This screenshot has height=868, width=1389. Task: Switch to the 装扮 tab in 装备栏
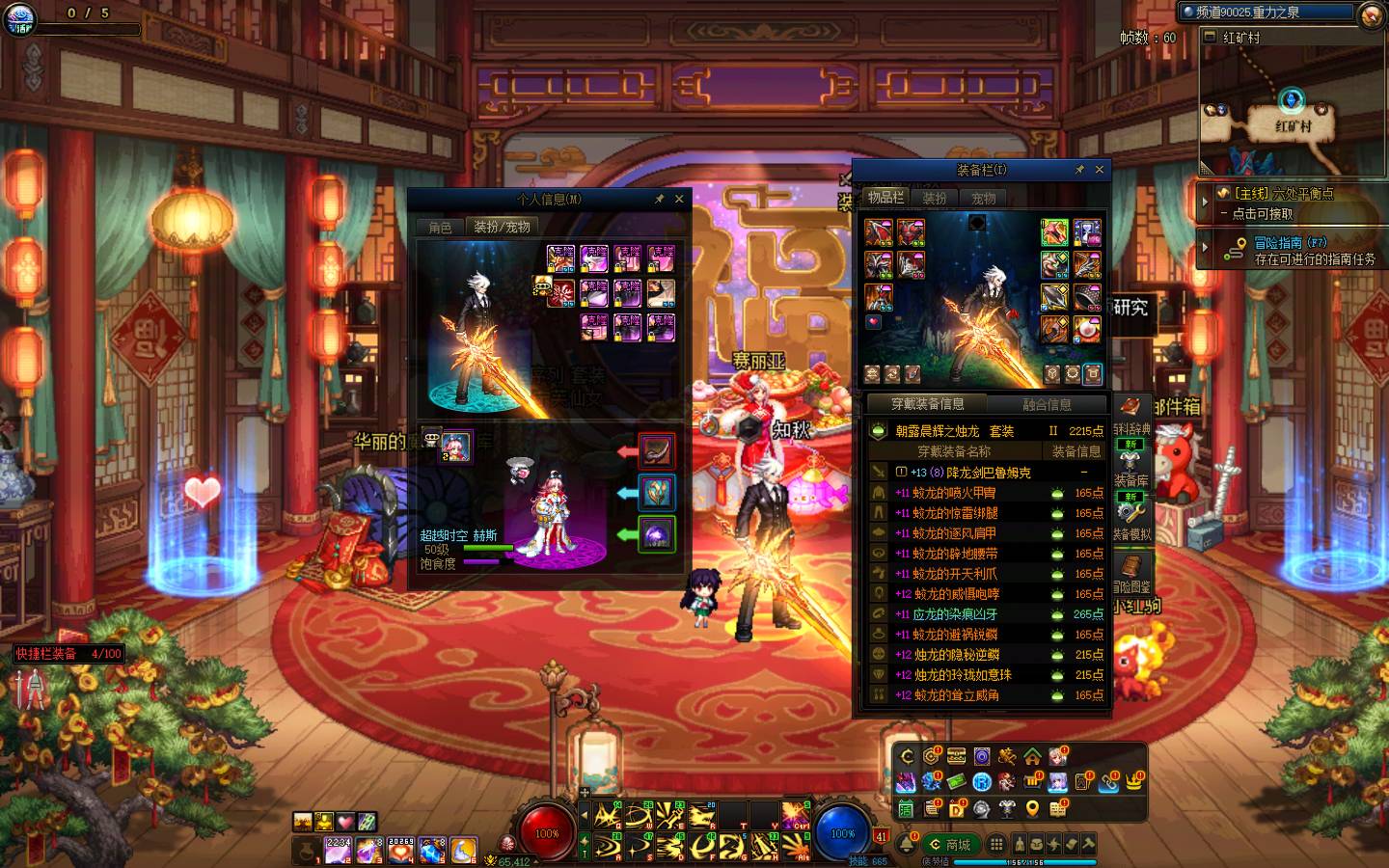click(x=934, y=198)
